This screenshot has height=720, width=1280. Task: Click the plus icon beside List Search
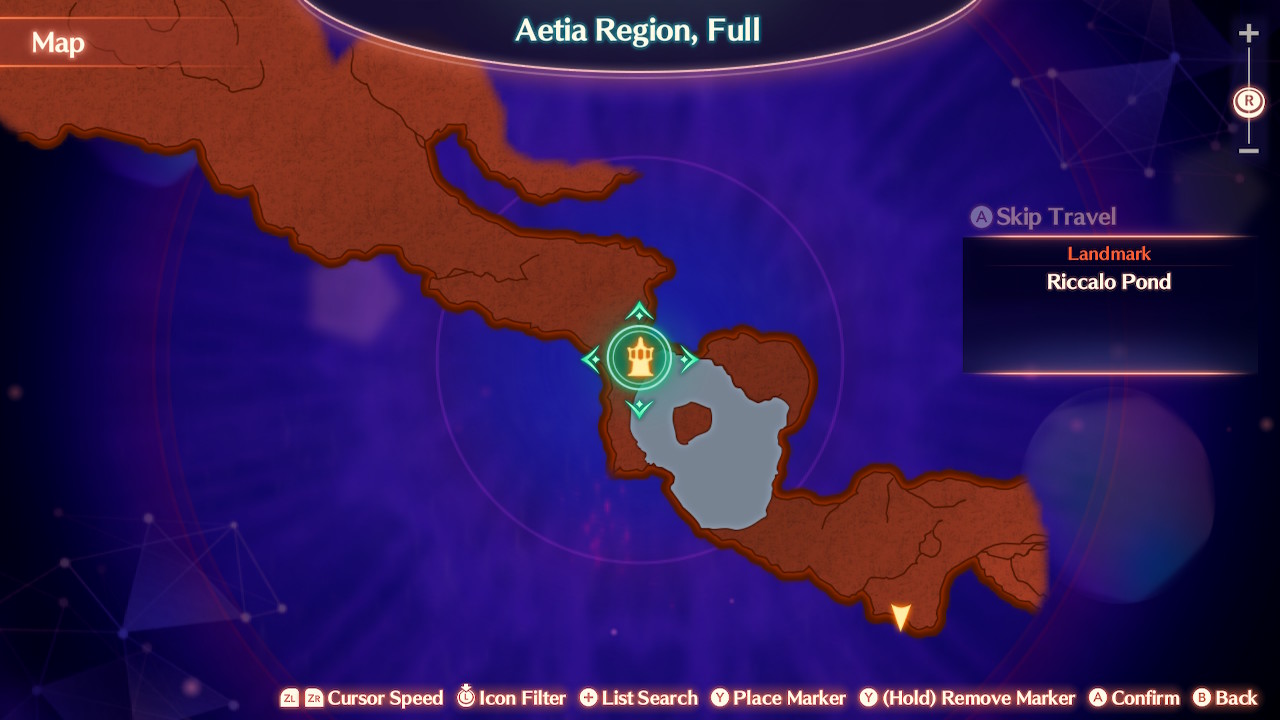click(x=588, y=698)
